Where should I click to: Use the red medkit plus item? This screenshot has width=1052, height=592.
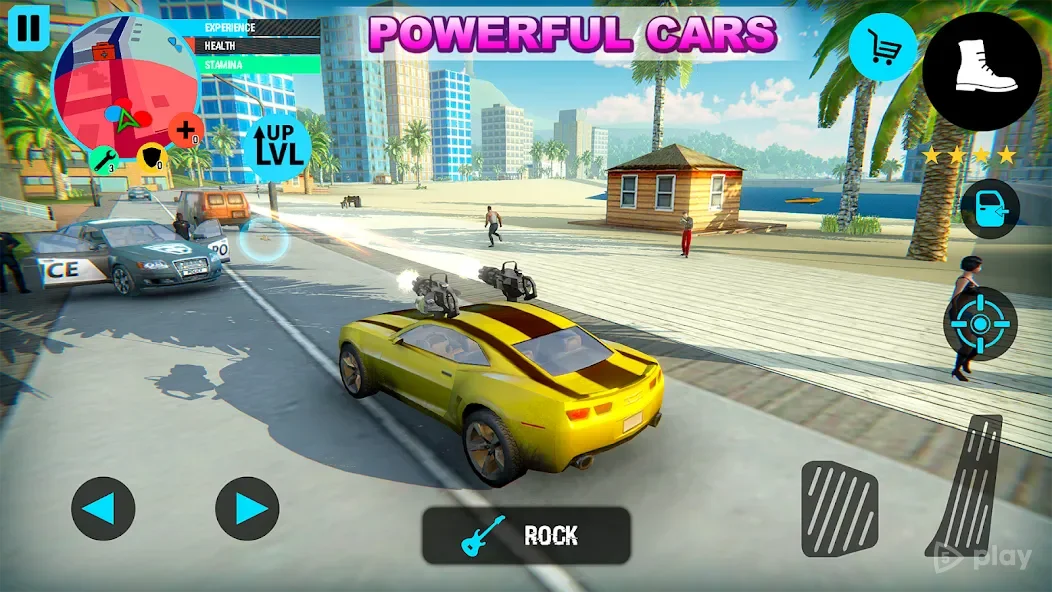pos(186,130)
